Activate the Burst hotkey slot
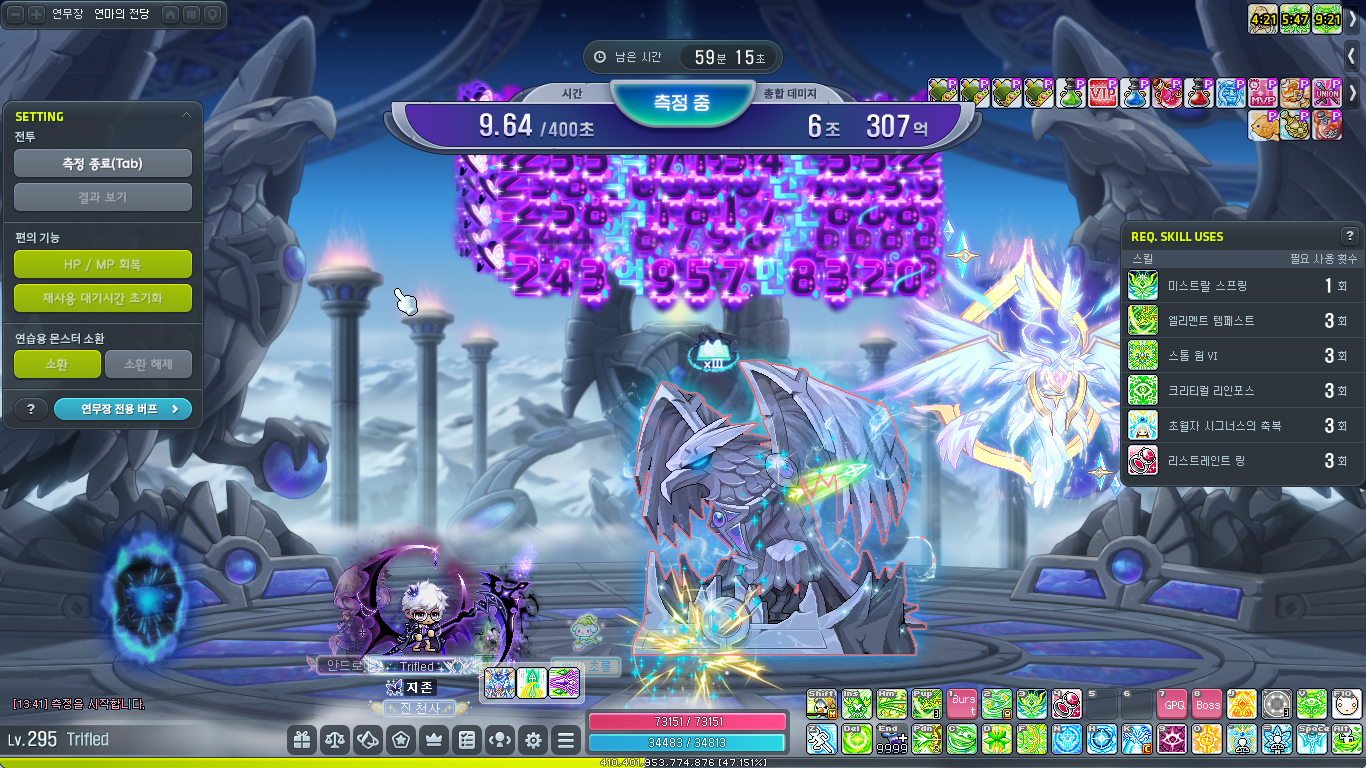1366x768 pixels. pos(962,704)
